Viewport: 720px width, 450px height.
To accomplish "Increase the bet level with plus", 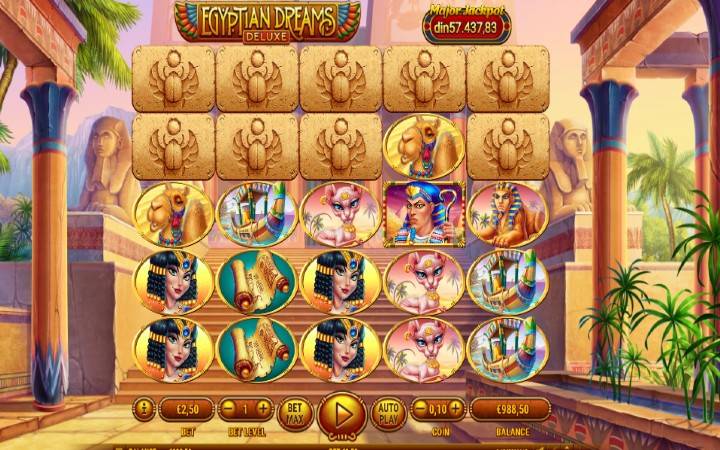I will [263, 409].
